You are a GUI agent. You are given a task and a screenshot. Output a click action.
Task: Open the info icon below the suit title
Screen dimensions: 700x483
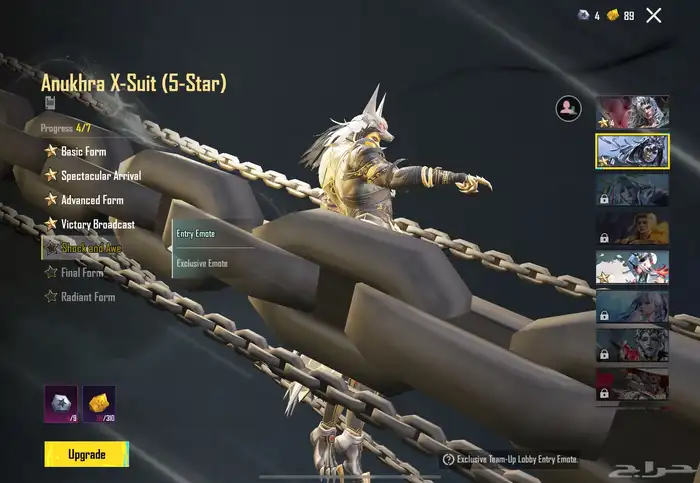48,102
